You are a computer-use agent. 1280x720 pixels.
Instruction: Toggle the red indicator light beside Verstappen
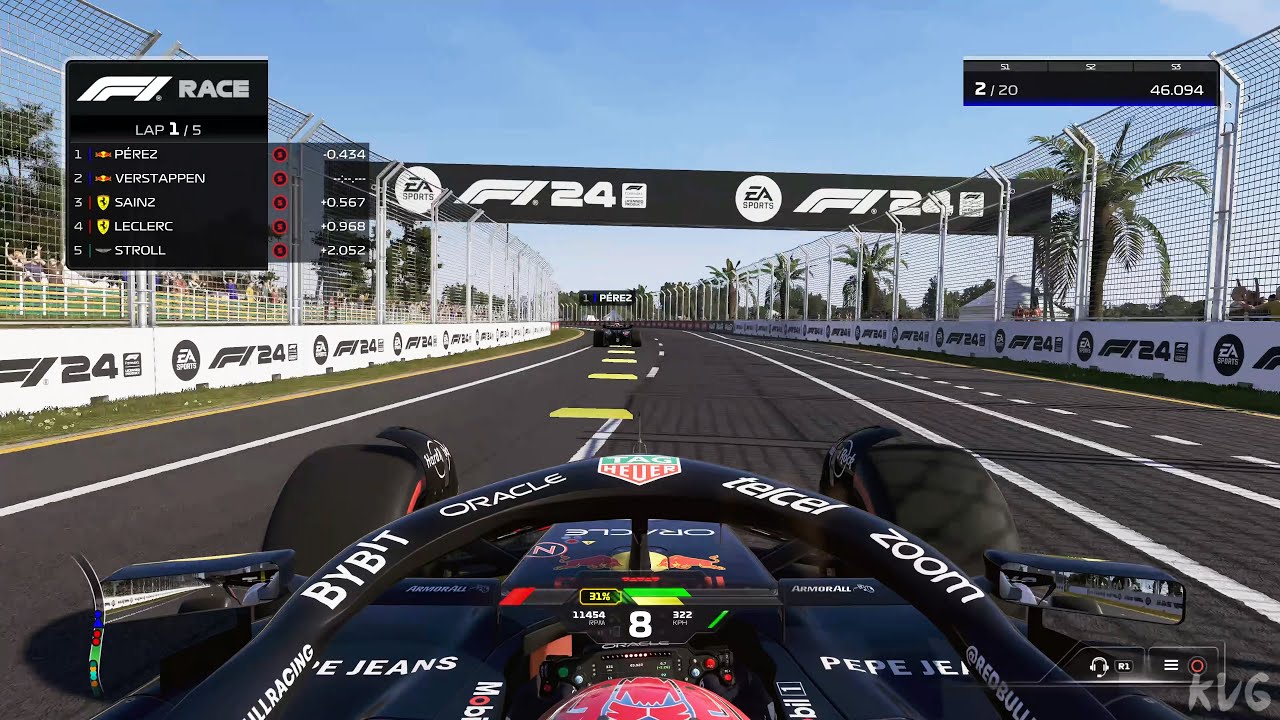click(x=280, y=178)
